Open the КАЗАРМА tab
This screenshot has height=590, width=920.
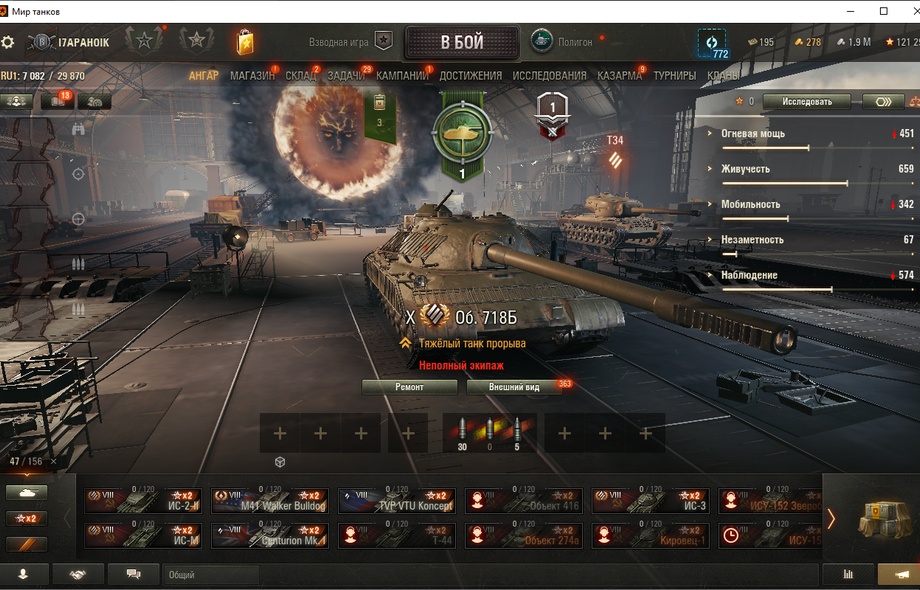point(620,75)
